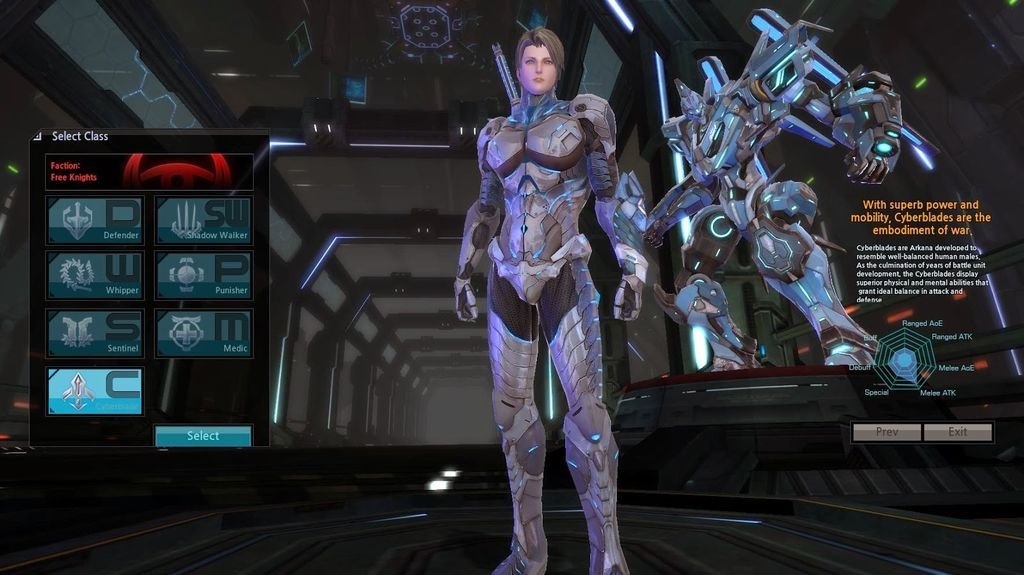Choose the Punisher class
Viewport: 1024px width, 575px height.
(x=203, y=275)
